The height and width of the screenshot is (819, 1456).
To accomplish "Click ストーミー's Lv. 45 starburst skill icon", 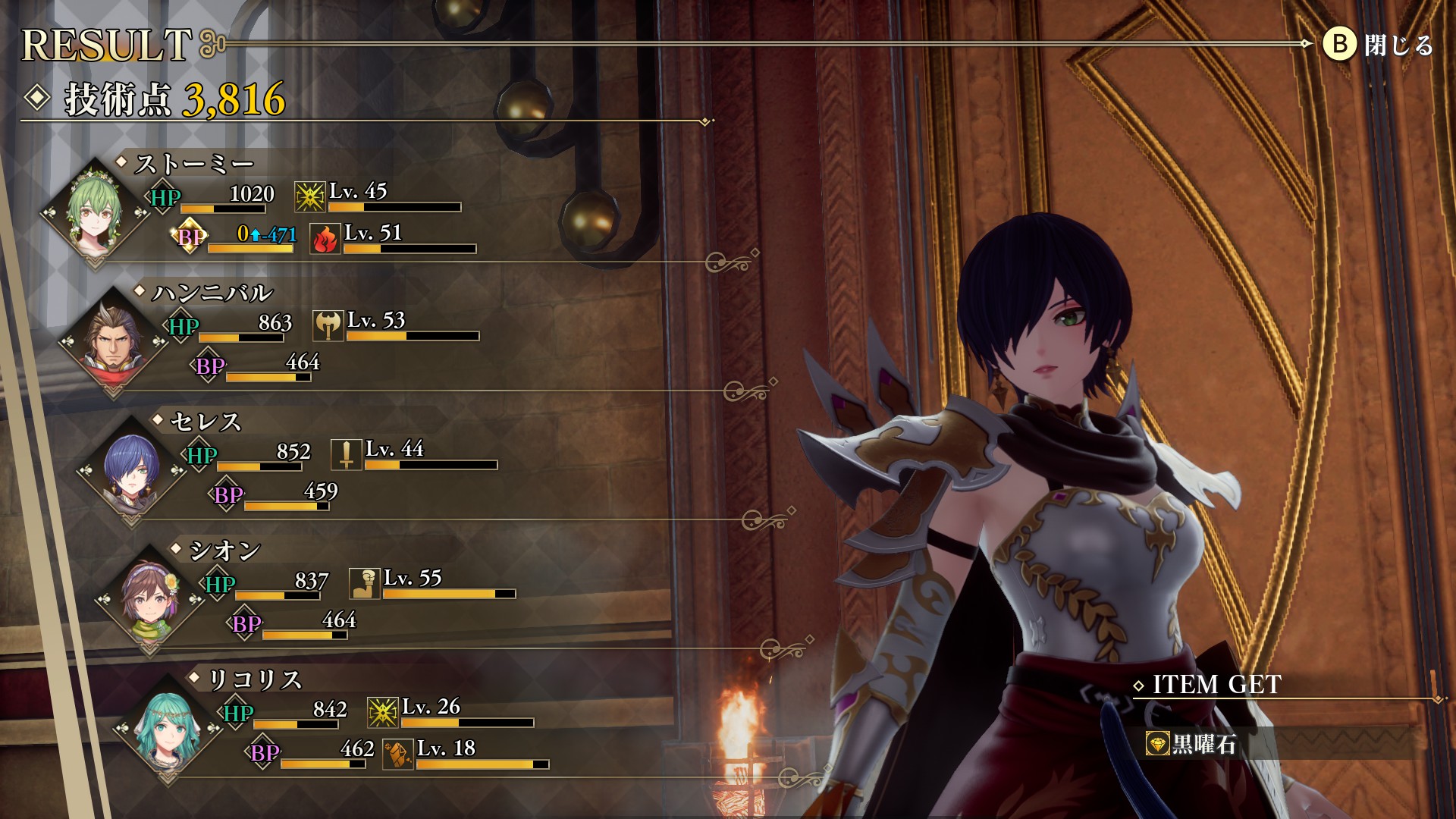I will pyautogui.click(x=309, y=197).
